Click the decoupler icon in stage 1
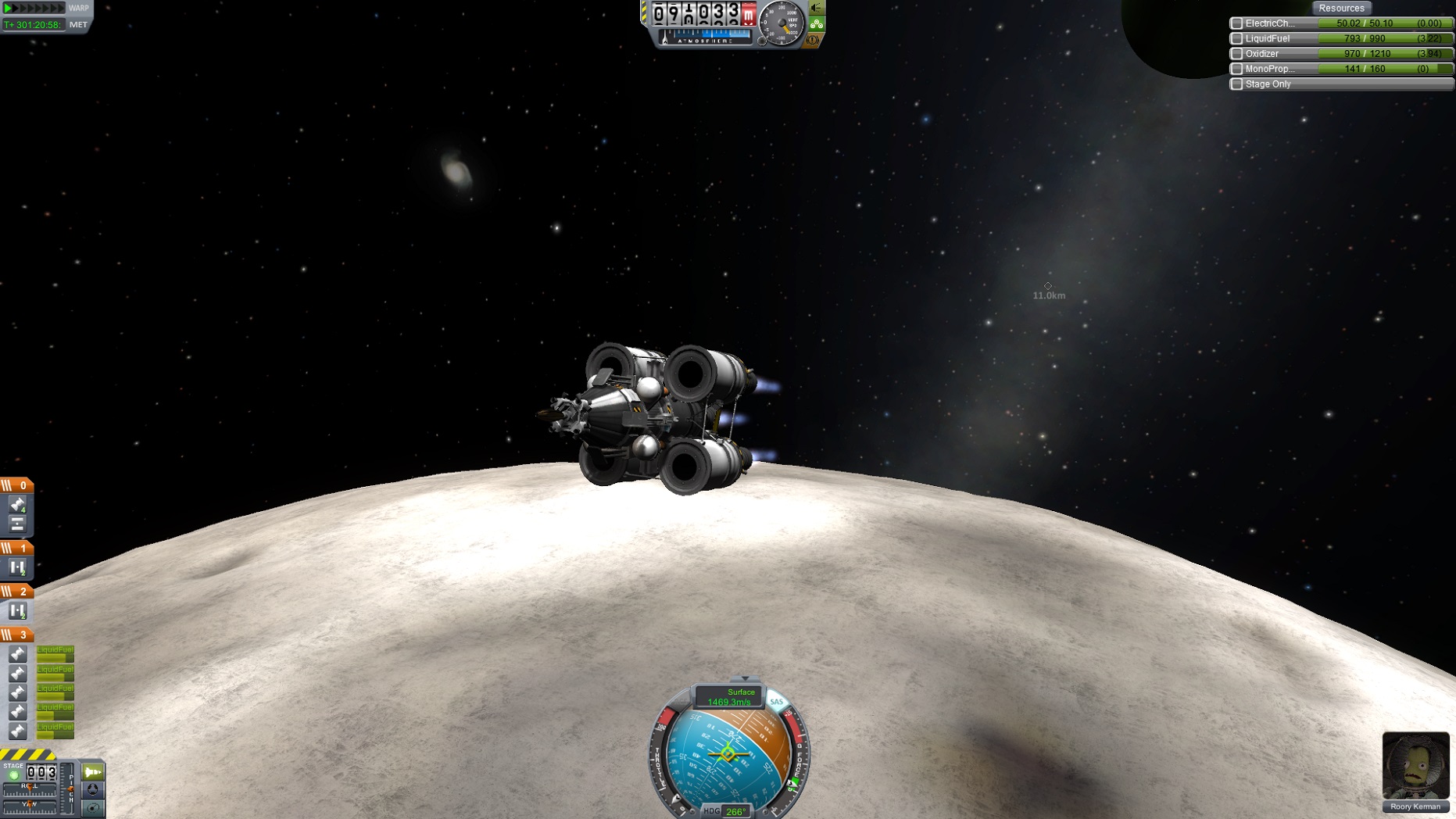This screenshot has height=819, width=1456. [17, 567]
